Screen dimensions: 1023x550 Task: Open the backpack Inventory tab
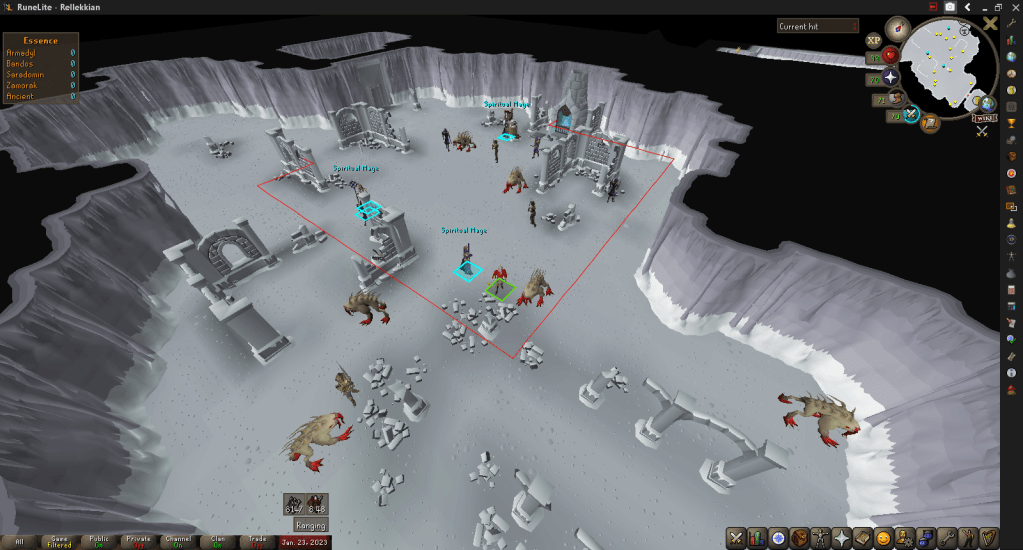pos(800,537)
